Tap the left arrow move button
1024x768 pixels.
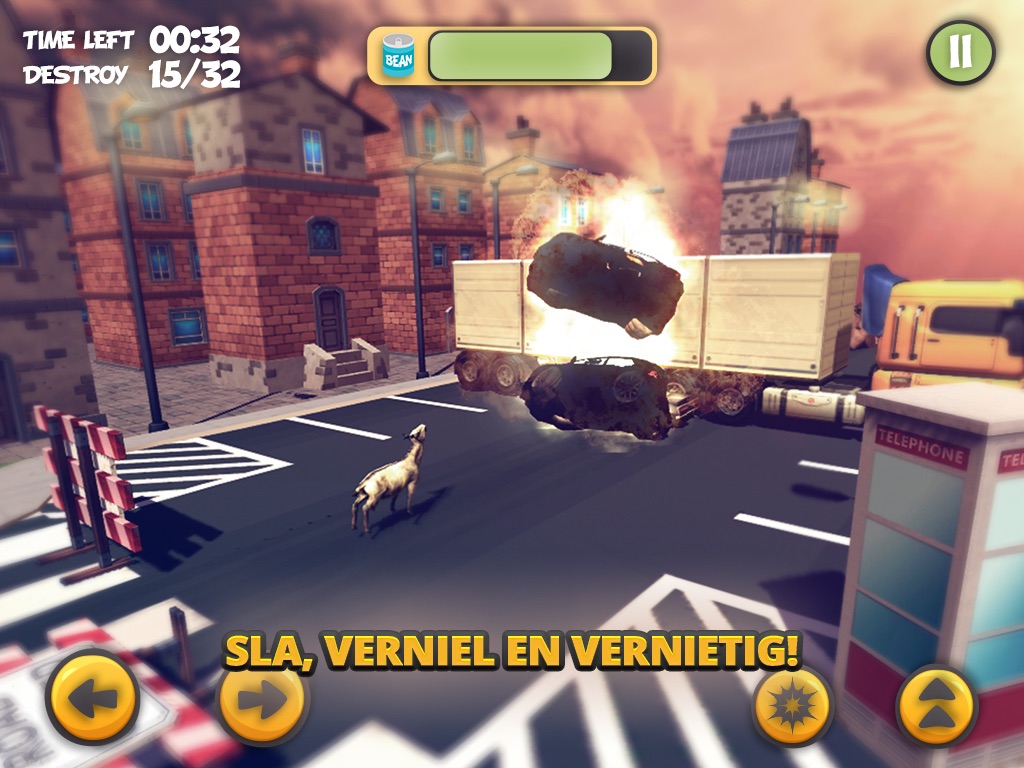[92, 697]
